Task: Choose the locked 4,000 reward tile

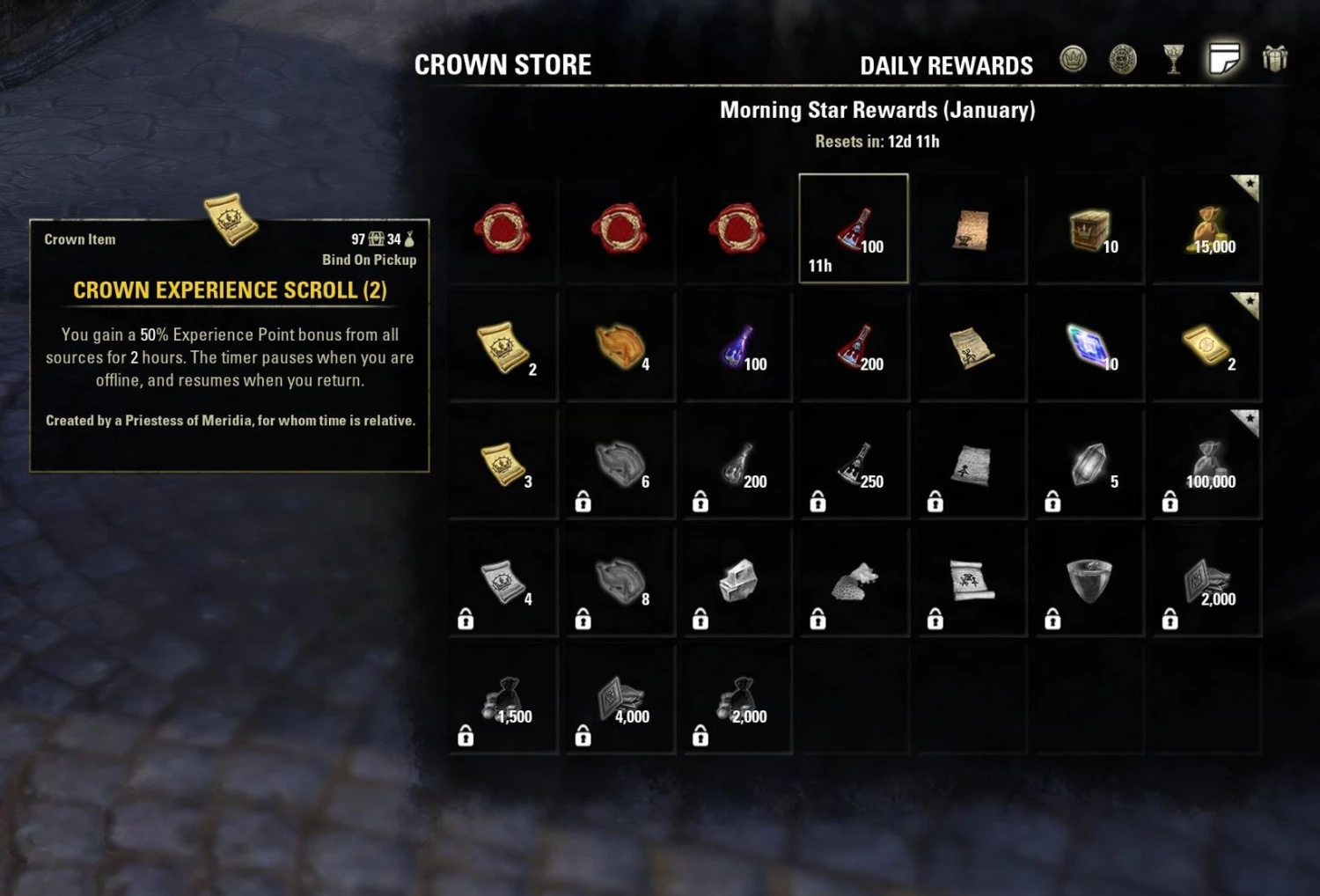Action: (620, 699)
